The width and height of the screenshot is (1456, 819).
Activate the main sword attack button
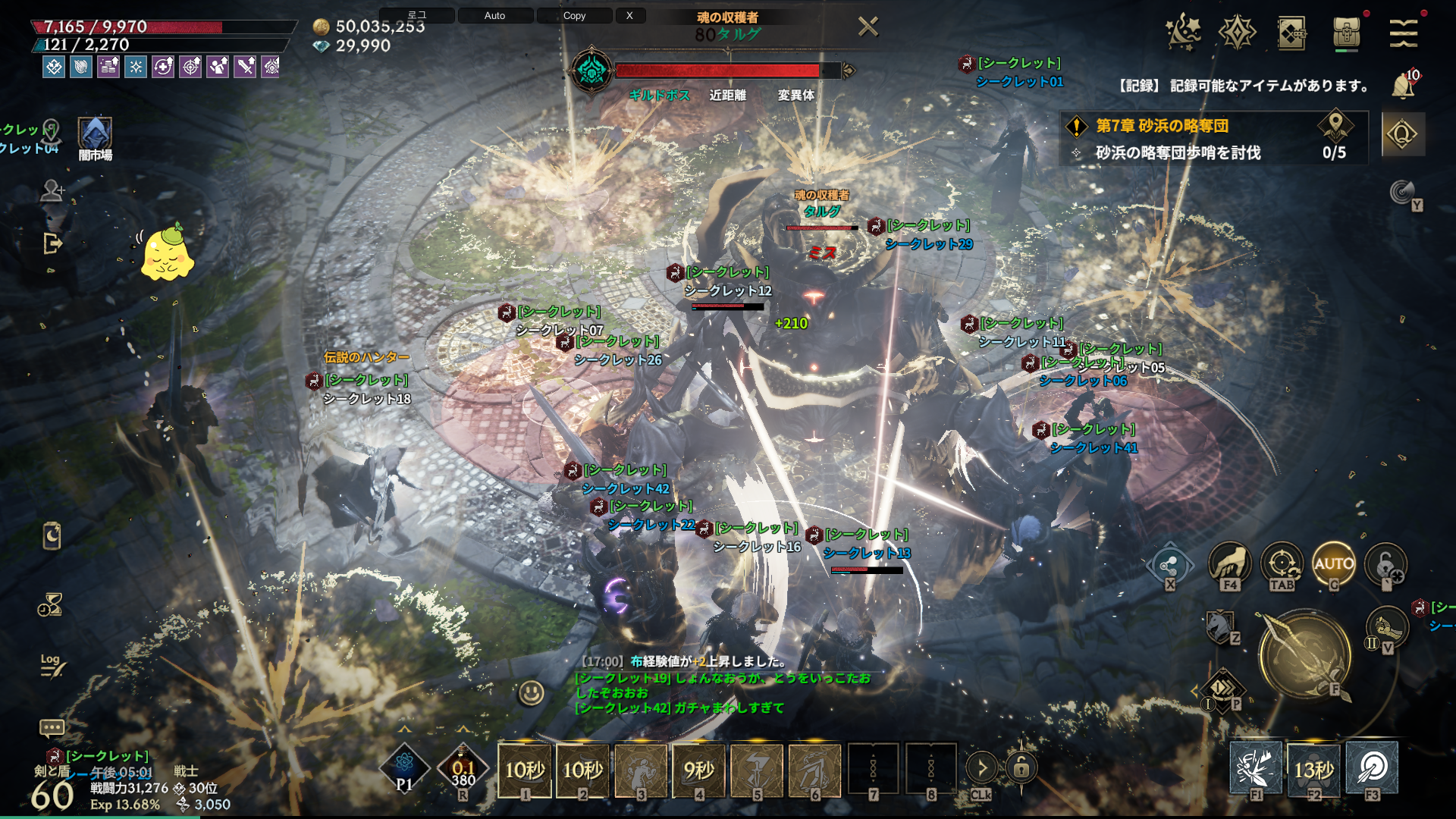click(1304, 655)
